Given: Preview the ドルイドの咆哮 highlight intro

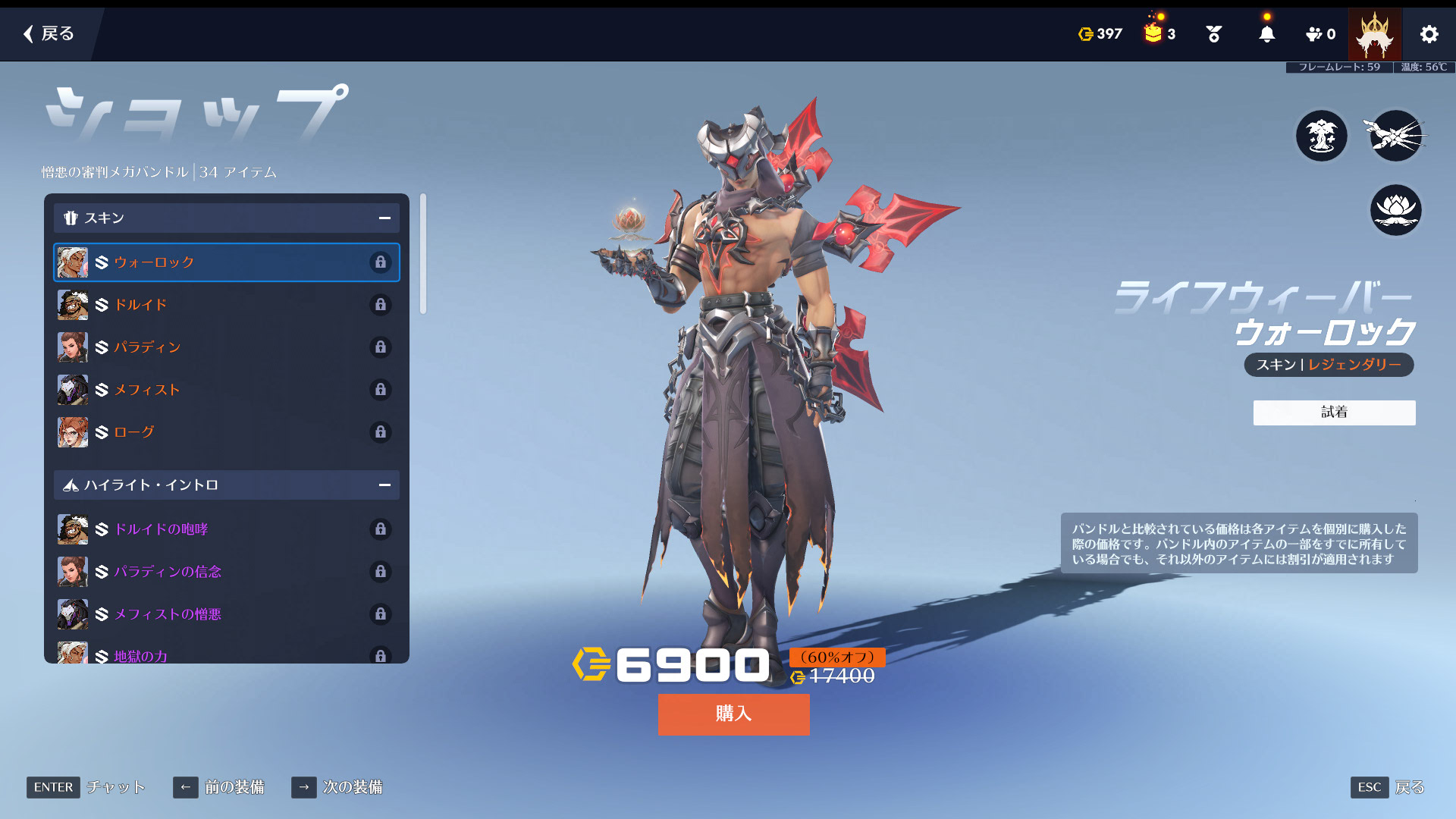Looking at the screenshot, I should point(226,529).
